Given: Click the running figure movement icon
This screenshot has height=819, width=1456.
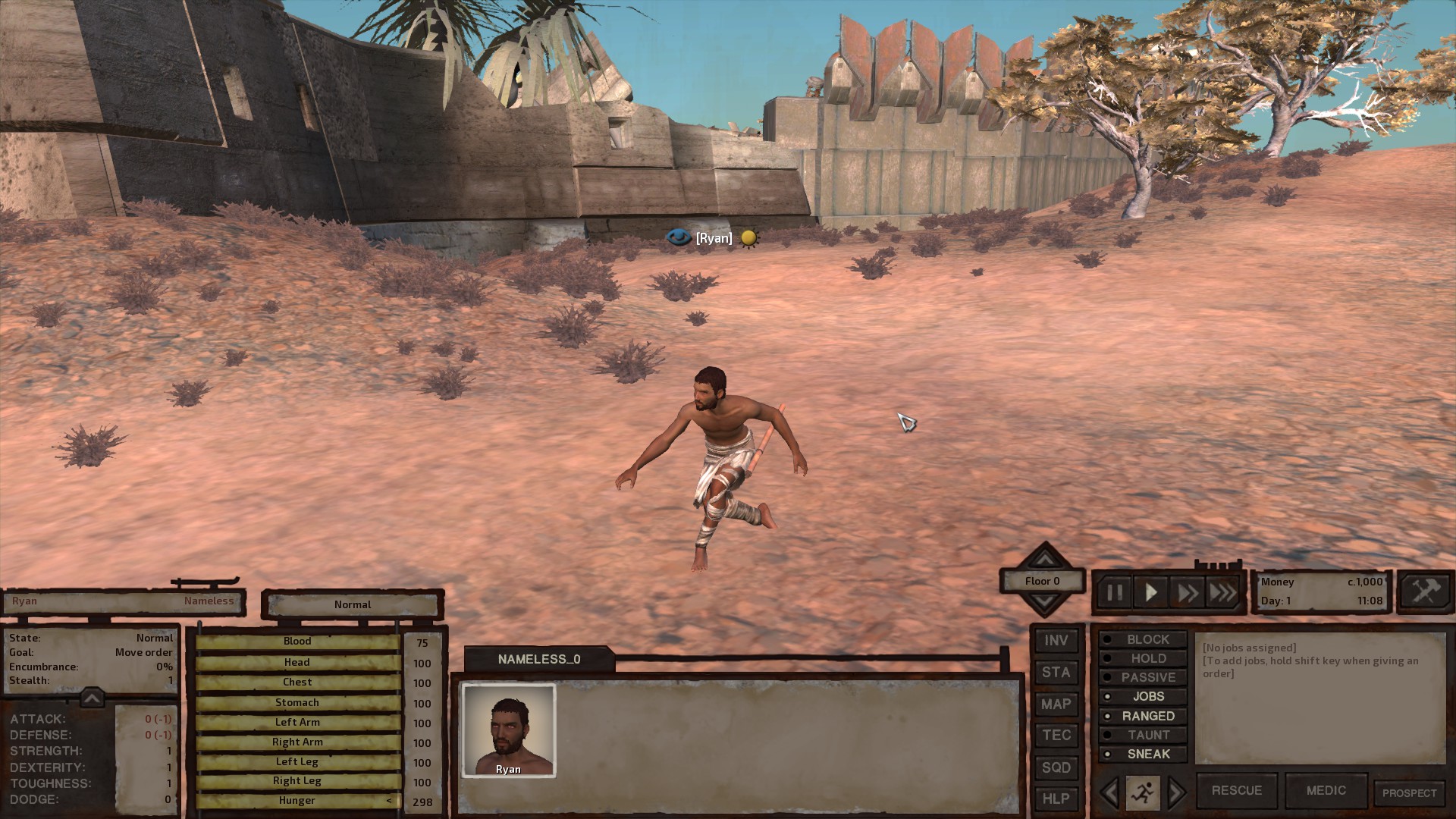Looking at the screenshot, I should point(1145,791).
